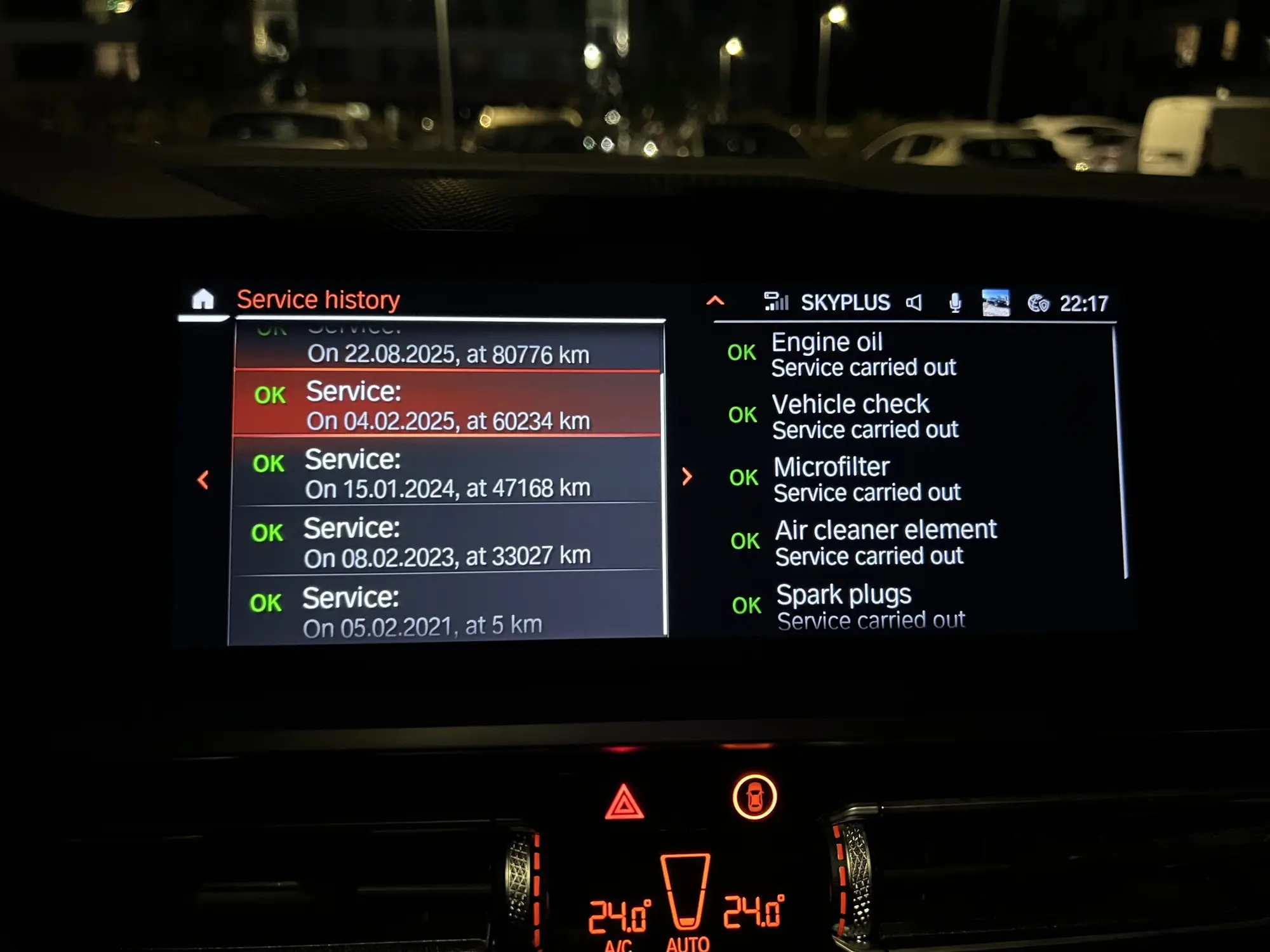Select the Engine oil item
1270x952 pixels.
863,354
